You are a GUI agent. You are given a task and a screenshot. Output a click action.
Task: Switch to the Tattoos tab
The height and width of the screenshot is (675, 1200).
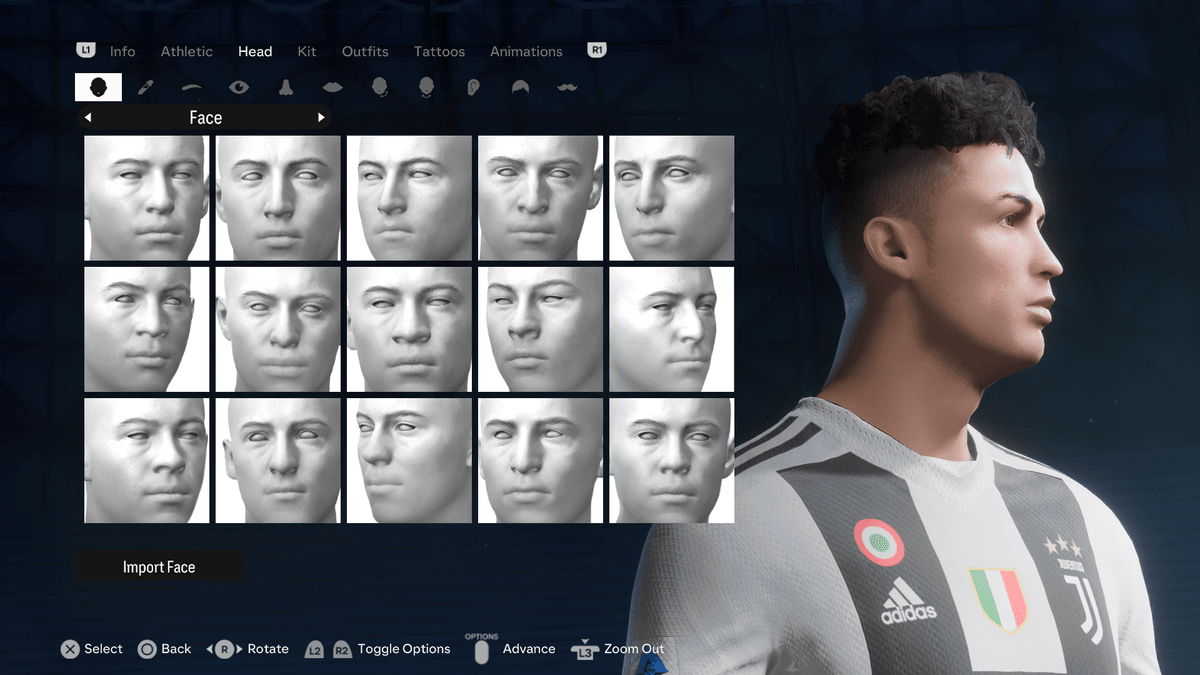pos(439,51)
